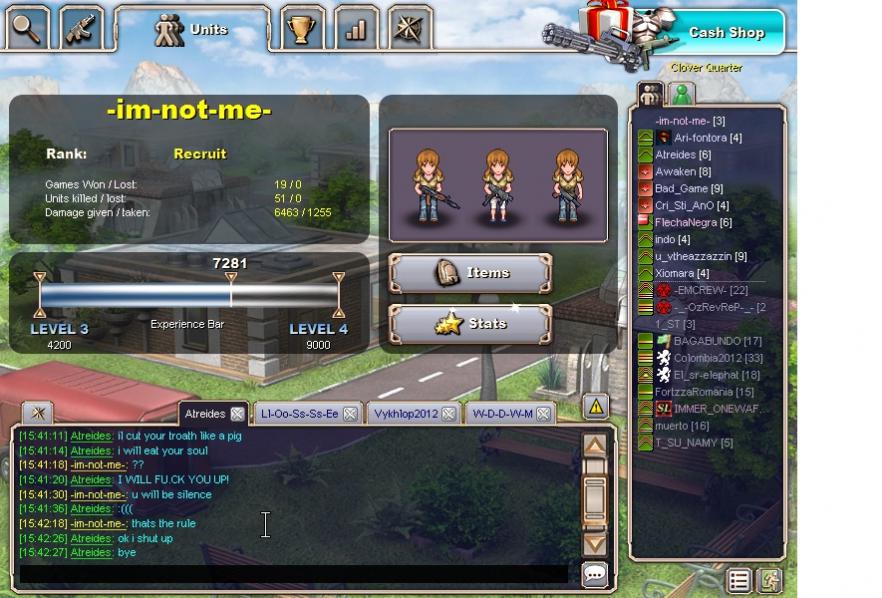Click the chat message input field
Screen dimensions: 882x598
tap(295, 573)
